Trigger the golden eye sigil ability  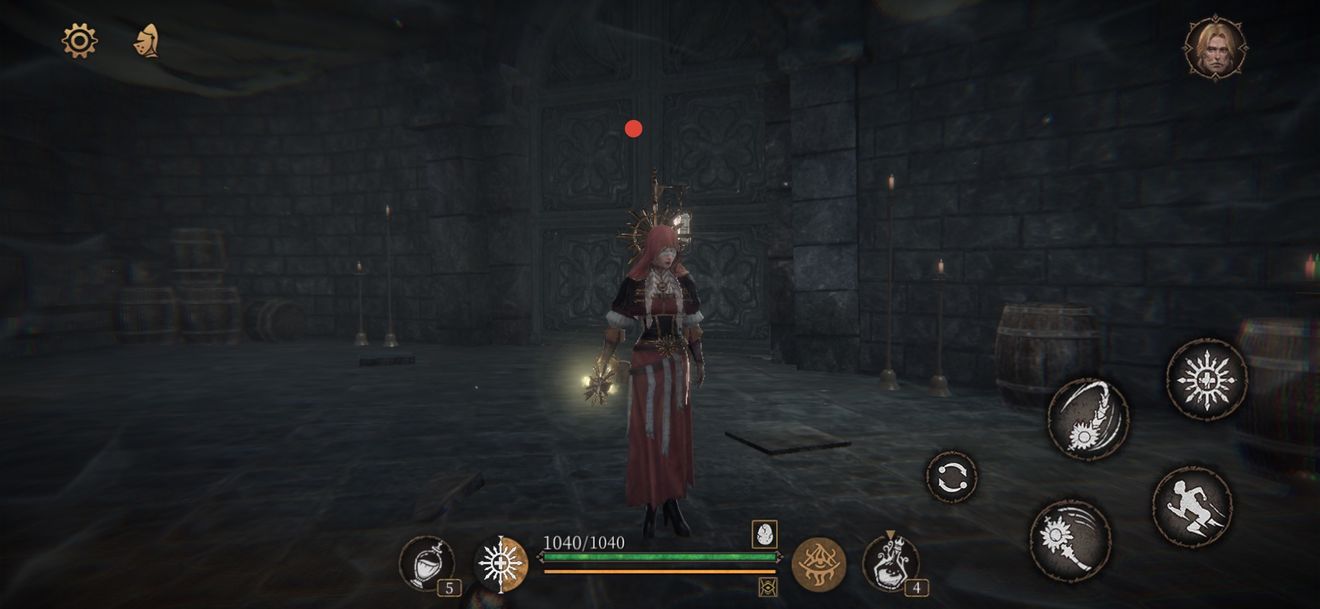pyautogui.click(x=819, y=564)
